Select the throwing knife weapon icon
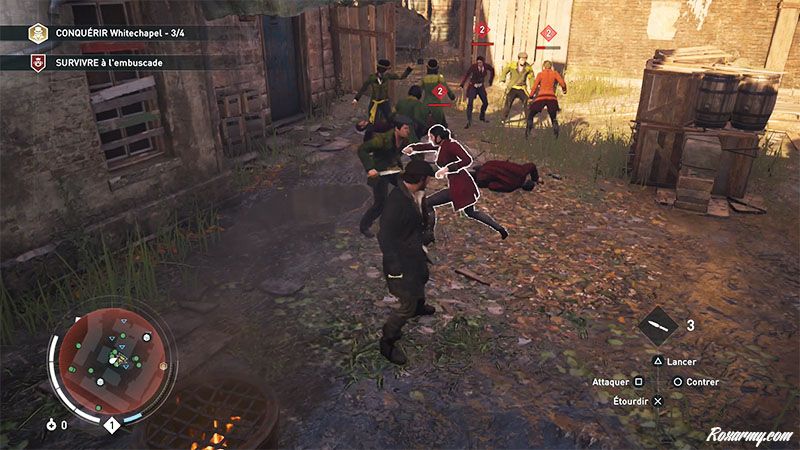 (658, 326)
